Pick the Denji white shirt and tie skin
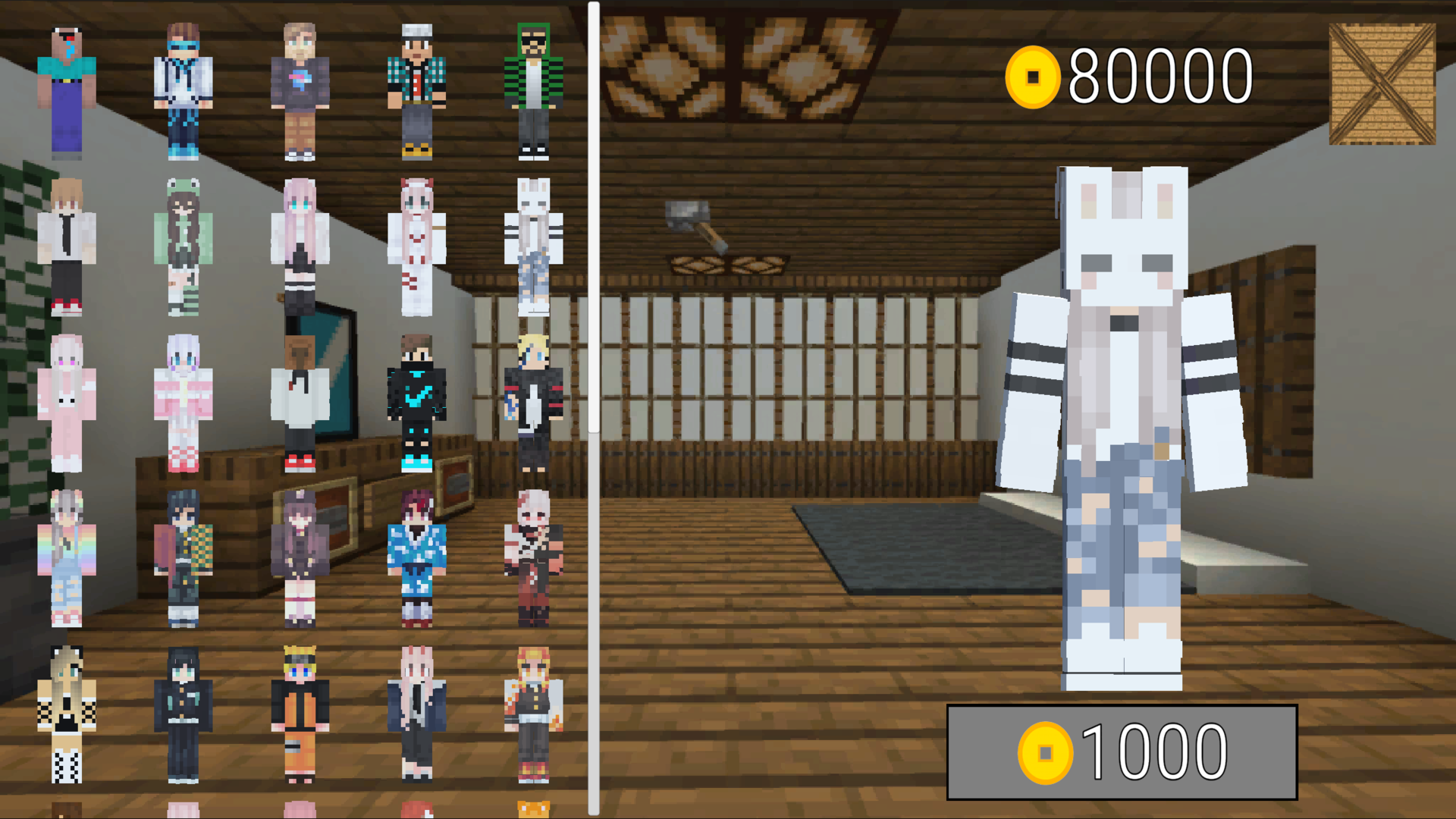The height and width of the screenshot is (819, 1456). (68, 243)
